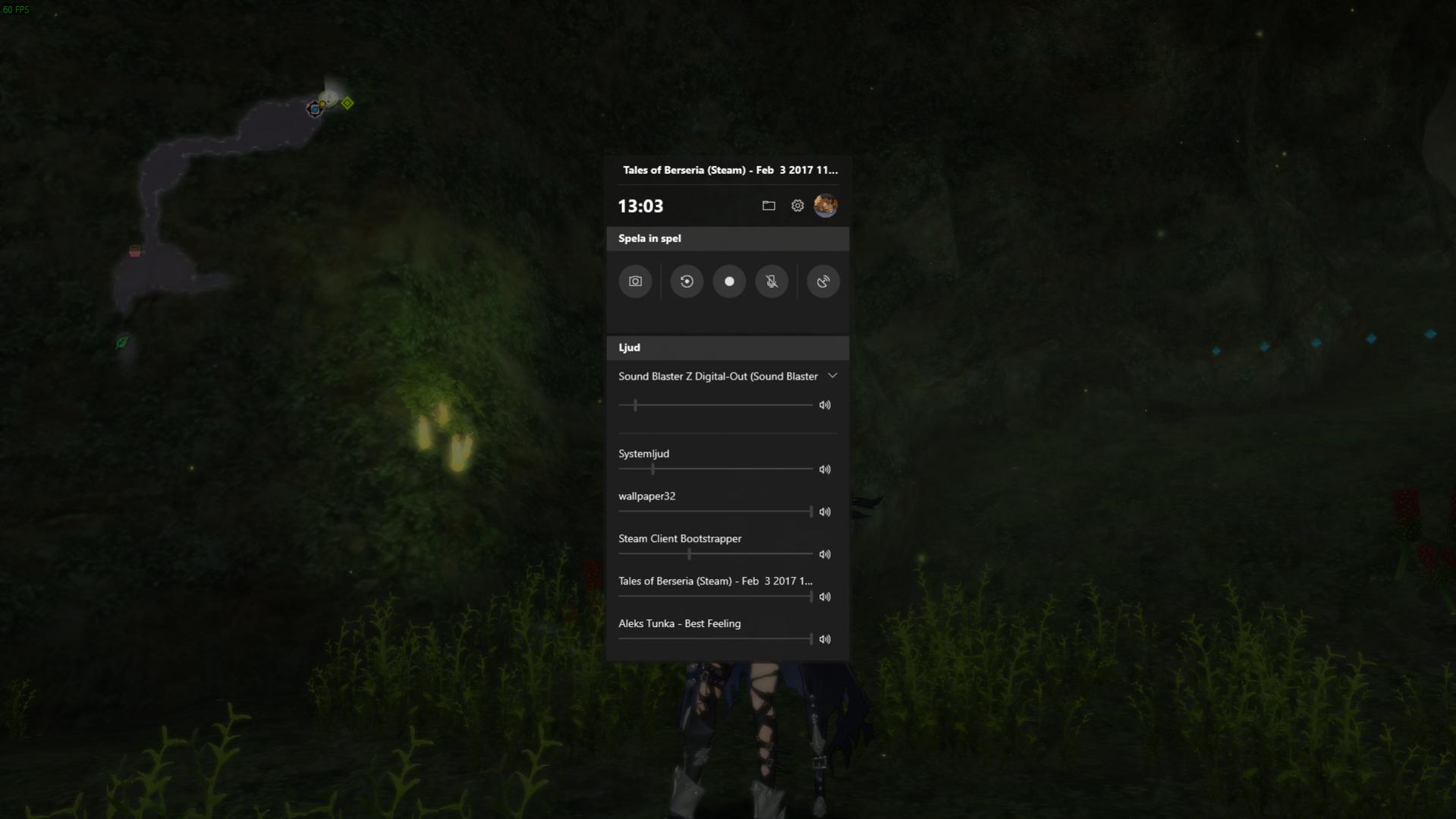Take a screenshot with the camera icon
This screenshot has width=1456, height=819.
coord(635,281)
